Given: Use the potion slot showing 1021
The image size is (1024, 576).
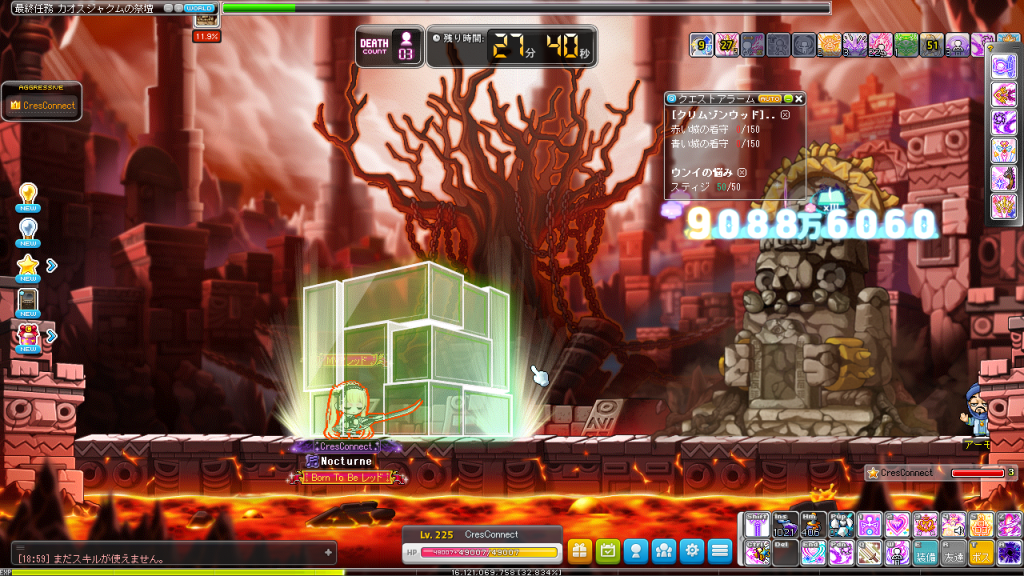Looking at the screenshot, I should 786,525.
